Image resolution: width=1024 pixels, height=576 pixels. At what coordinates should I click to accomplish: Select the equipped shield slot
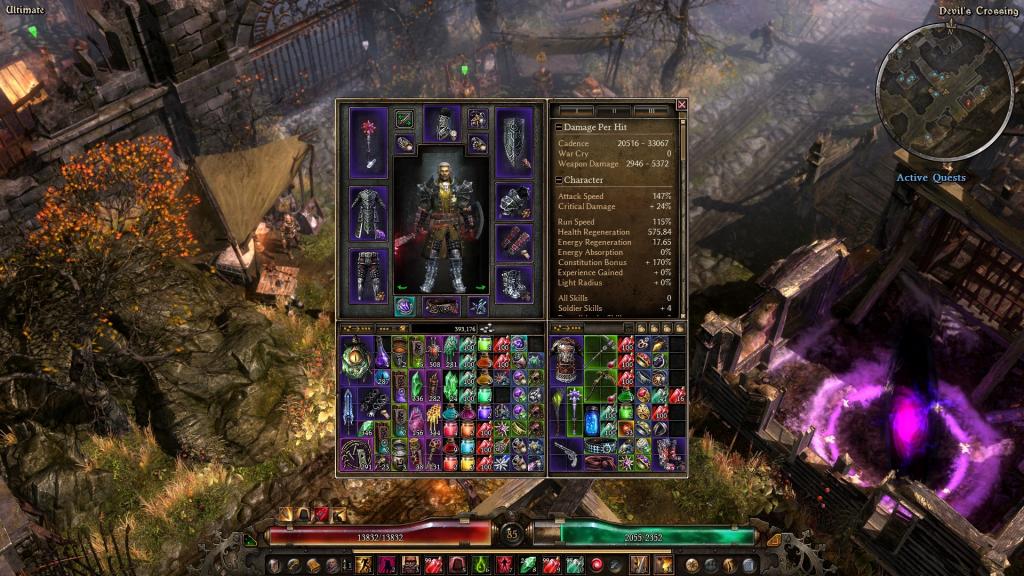click(x=514, y=142)
